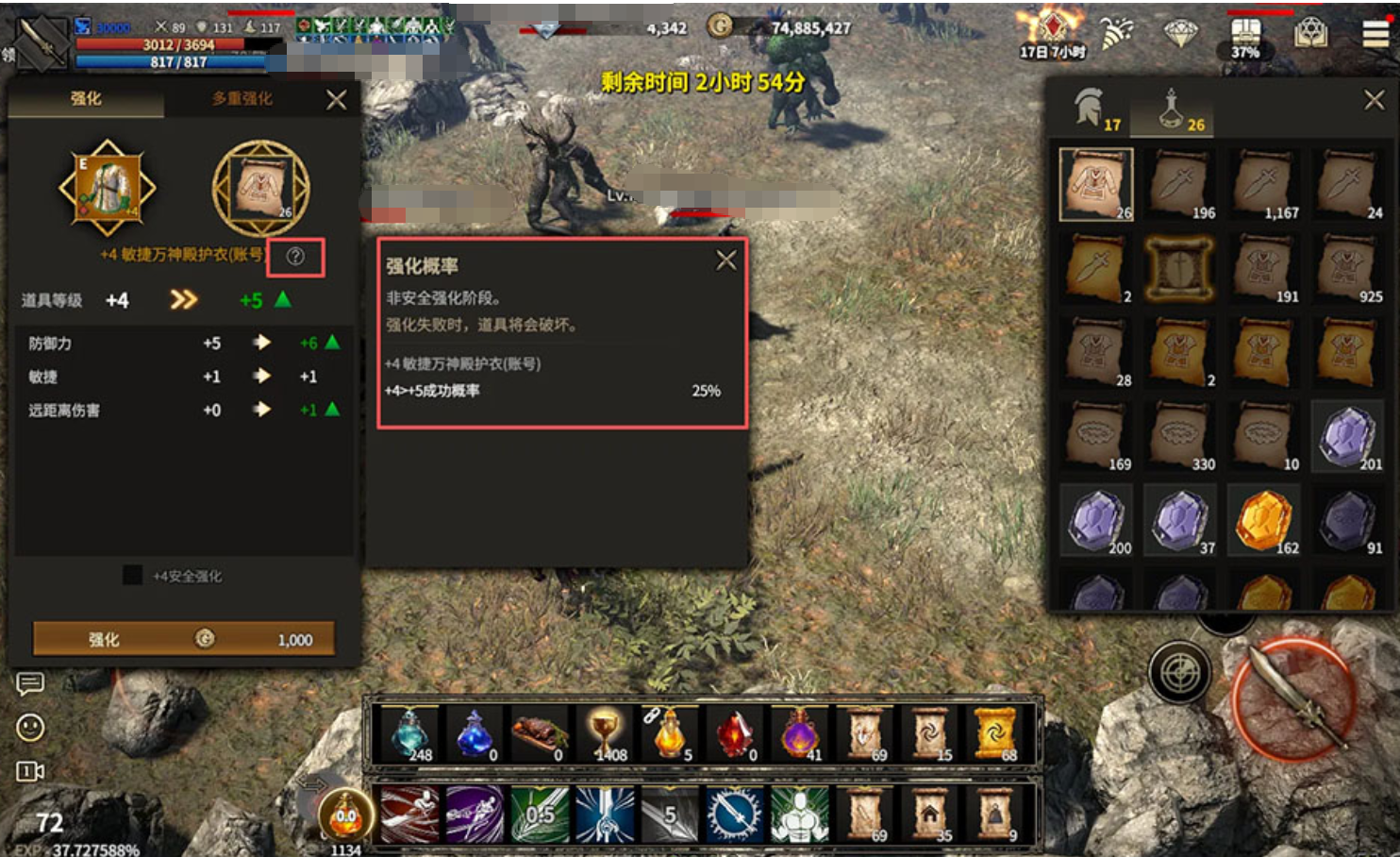Toggle the +4安全强化 checkbox

[x=133, y=575]
